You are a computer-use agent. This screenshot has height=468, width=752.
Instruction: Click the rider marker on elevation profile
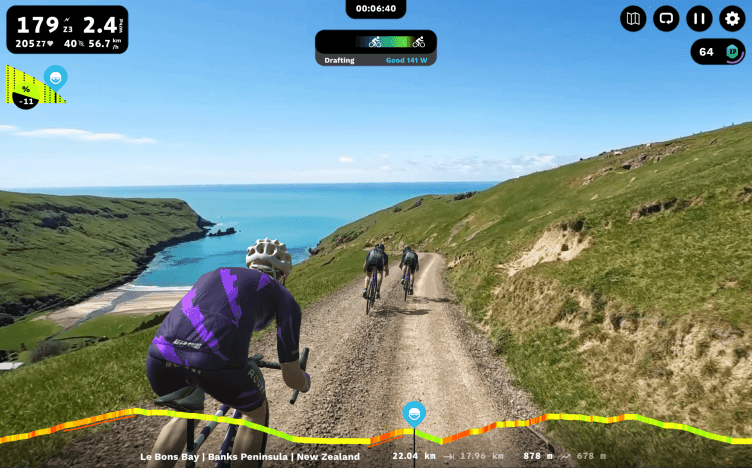click(x=413, y=414)
